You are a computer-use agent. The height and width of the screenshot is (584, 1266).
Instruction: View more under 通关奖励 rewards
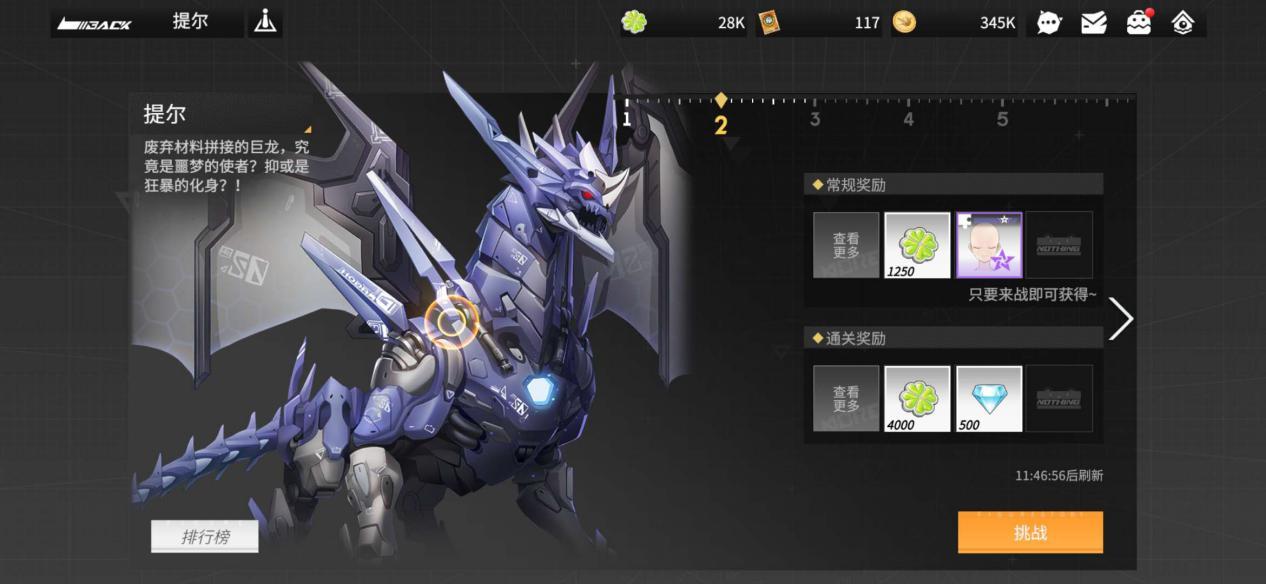[846, 399]
